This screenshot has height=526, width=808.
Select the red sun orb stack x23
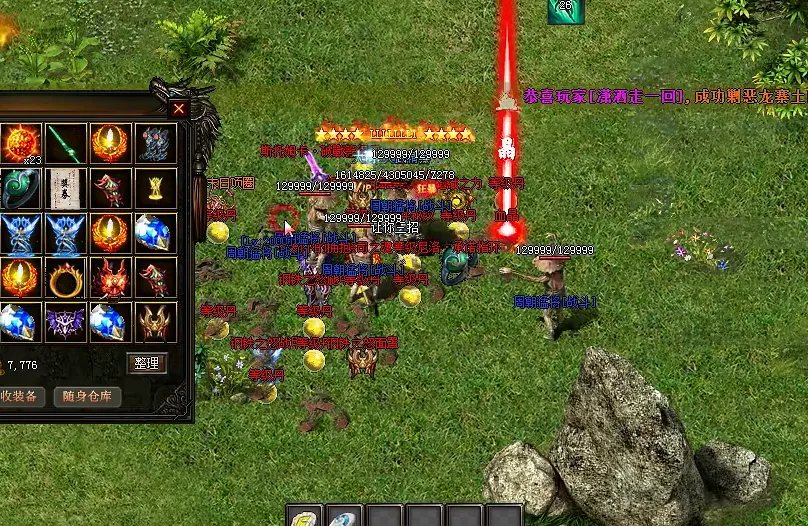pyautogui.click(x=20, y=143)
